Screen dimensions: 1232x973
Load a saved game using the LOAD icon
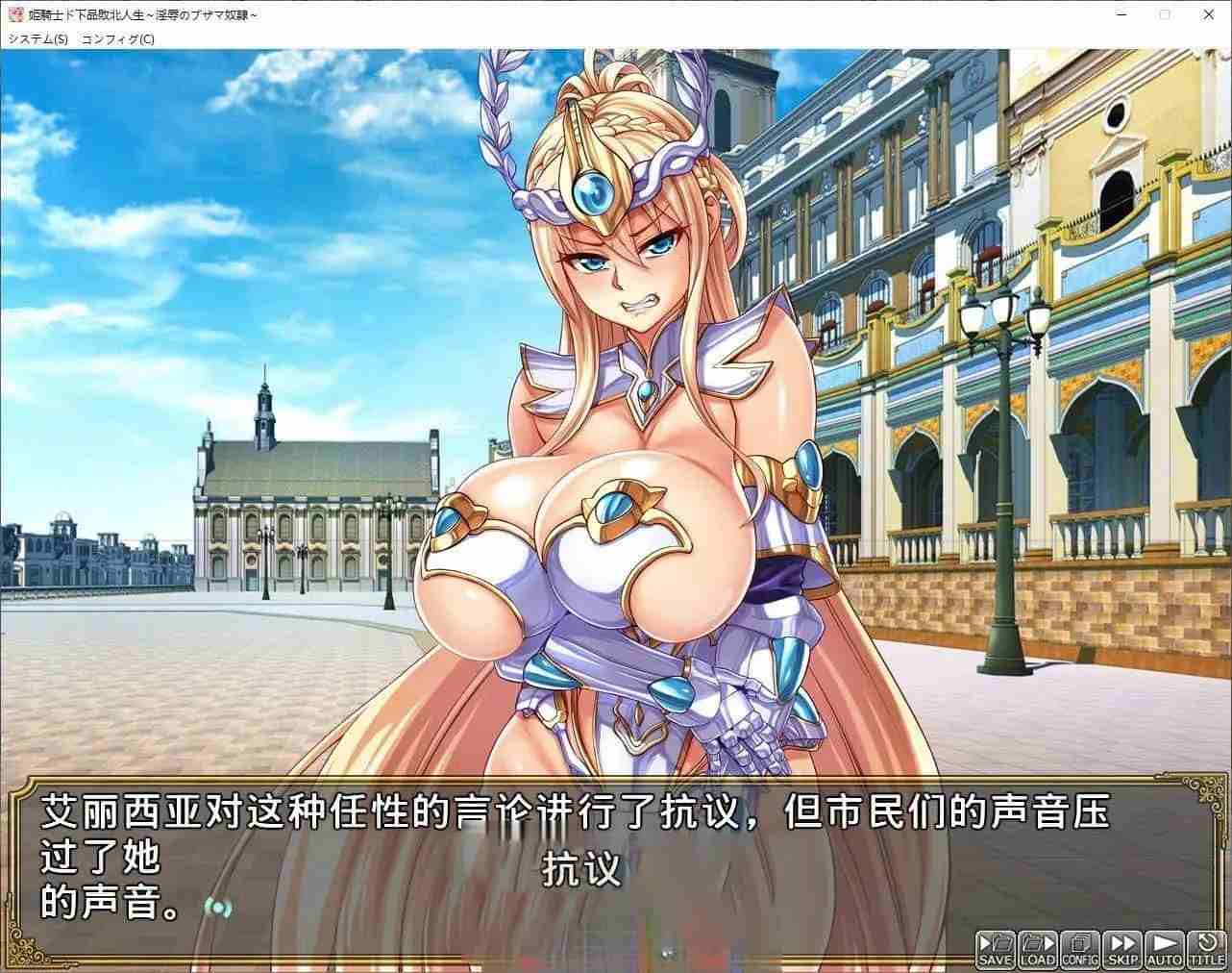[1036, 950]
